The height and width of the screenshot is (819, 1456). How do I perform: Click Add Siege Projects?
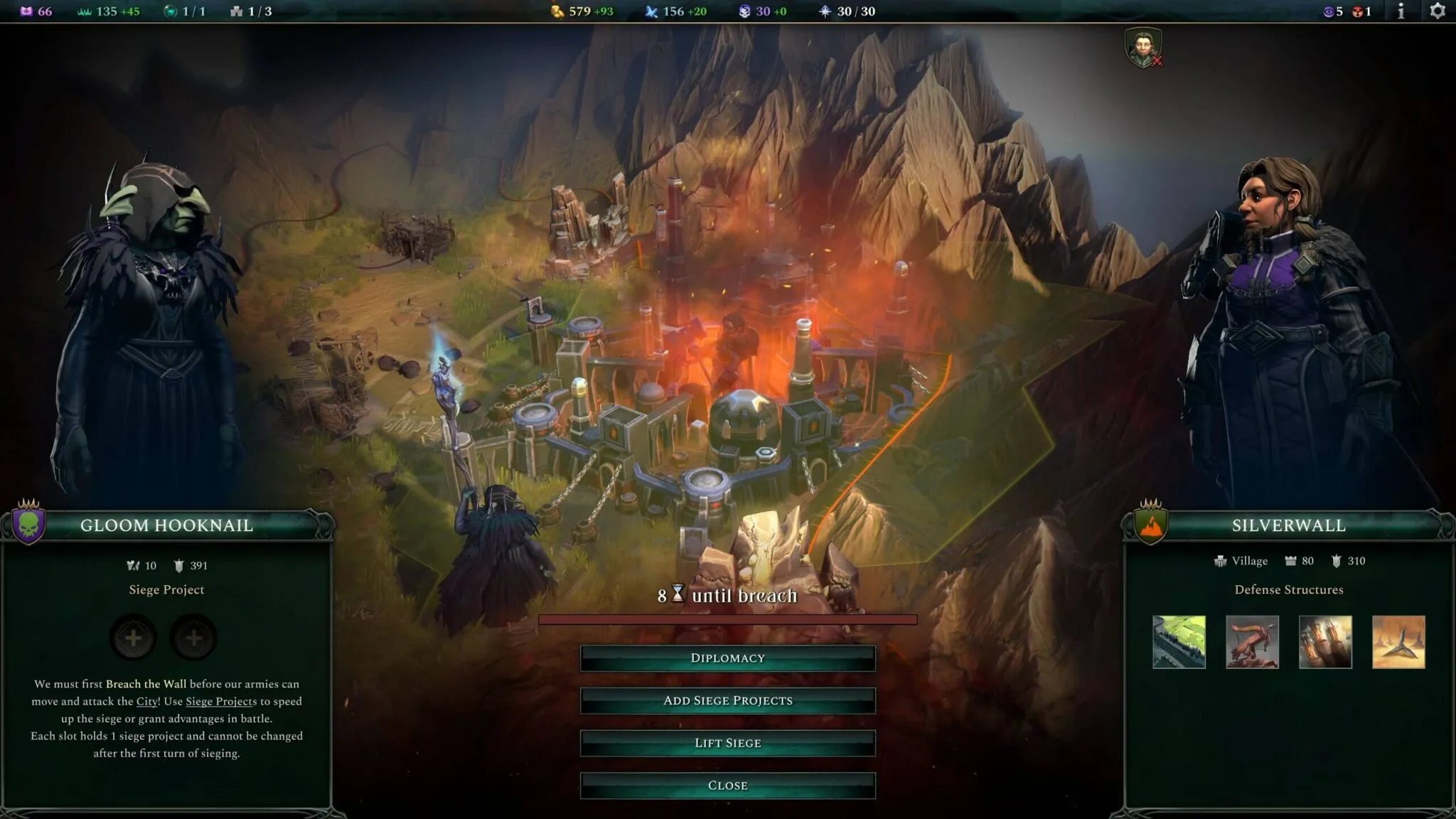tap(728, 700)
